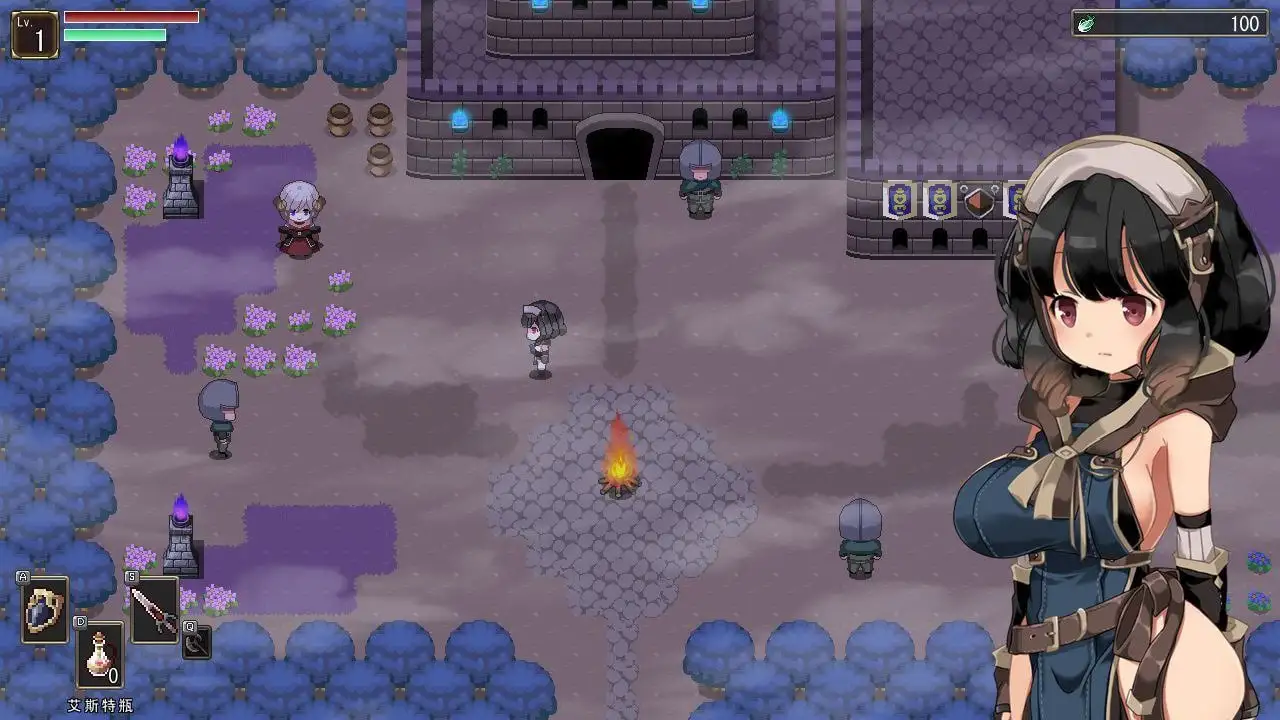Viewport: 1280px width, 720px height.
Task: Select the small dark bow slot
Action: [x=196, y=644]
